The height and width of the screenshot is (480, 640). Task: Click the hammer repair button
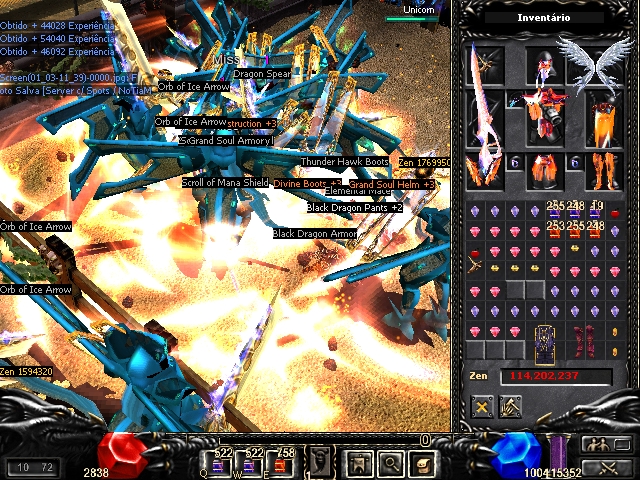pyautogui.click(x=510, y=407)
